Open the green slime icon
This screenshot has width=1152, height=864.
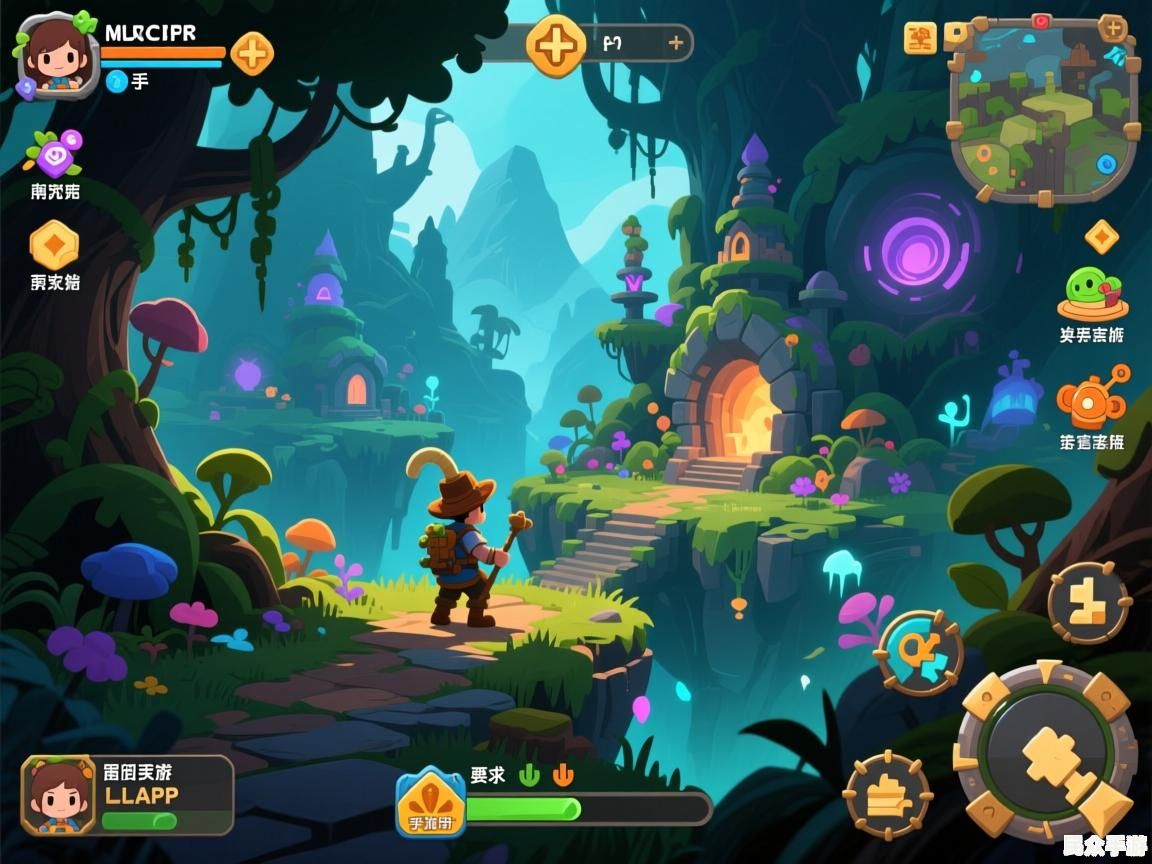(x=1092, y=293)
